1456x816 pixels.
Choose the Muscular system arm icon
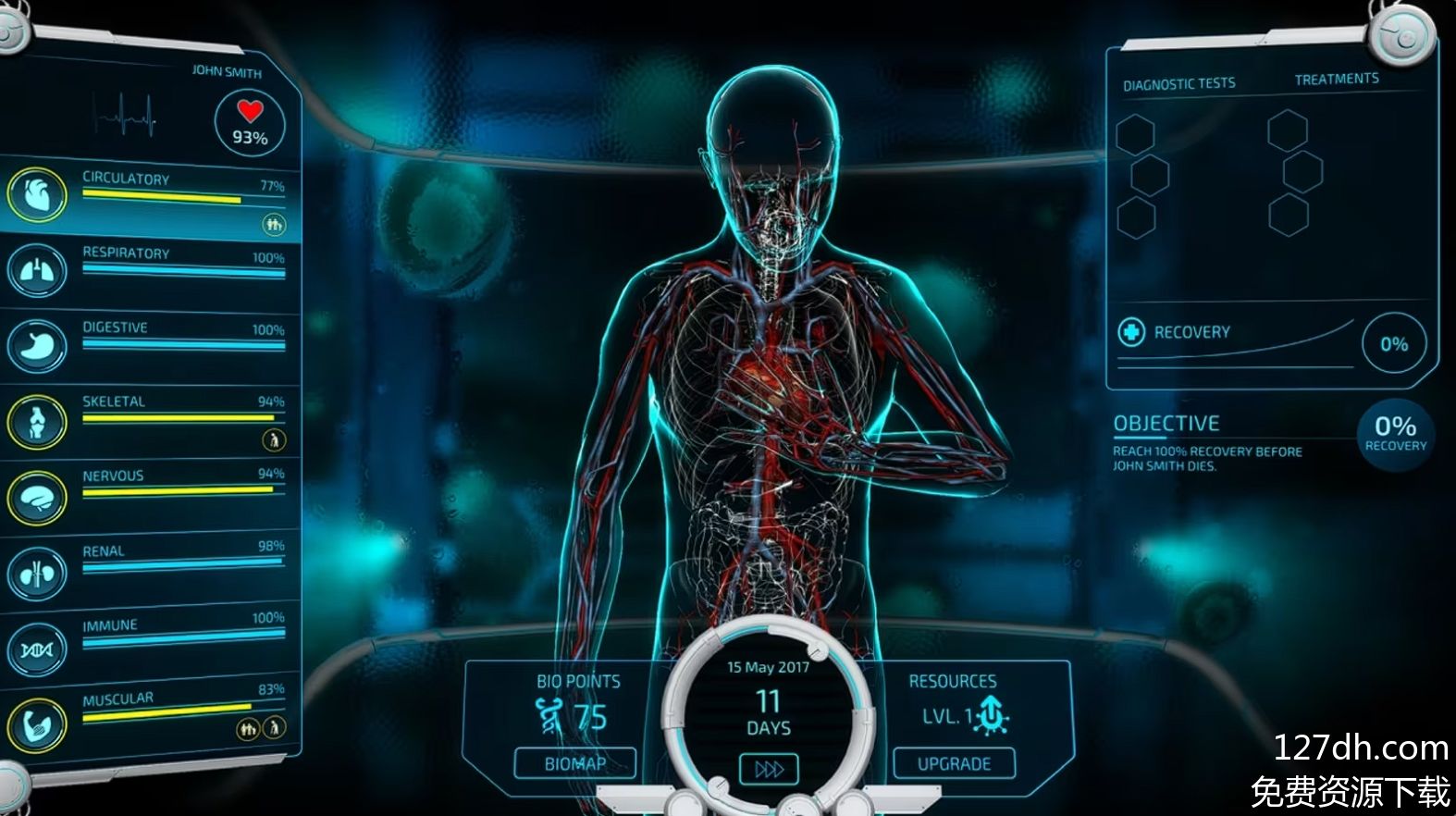click(x=37, y=724)
